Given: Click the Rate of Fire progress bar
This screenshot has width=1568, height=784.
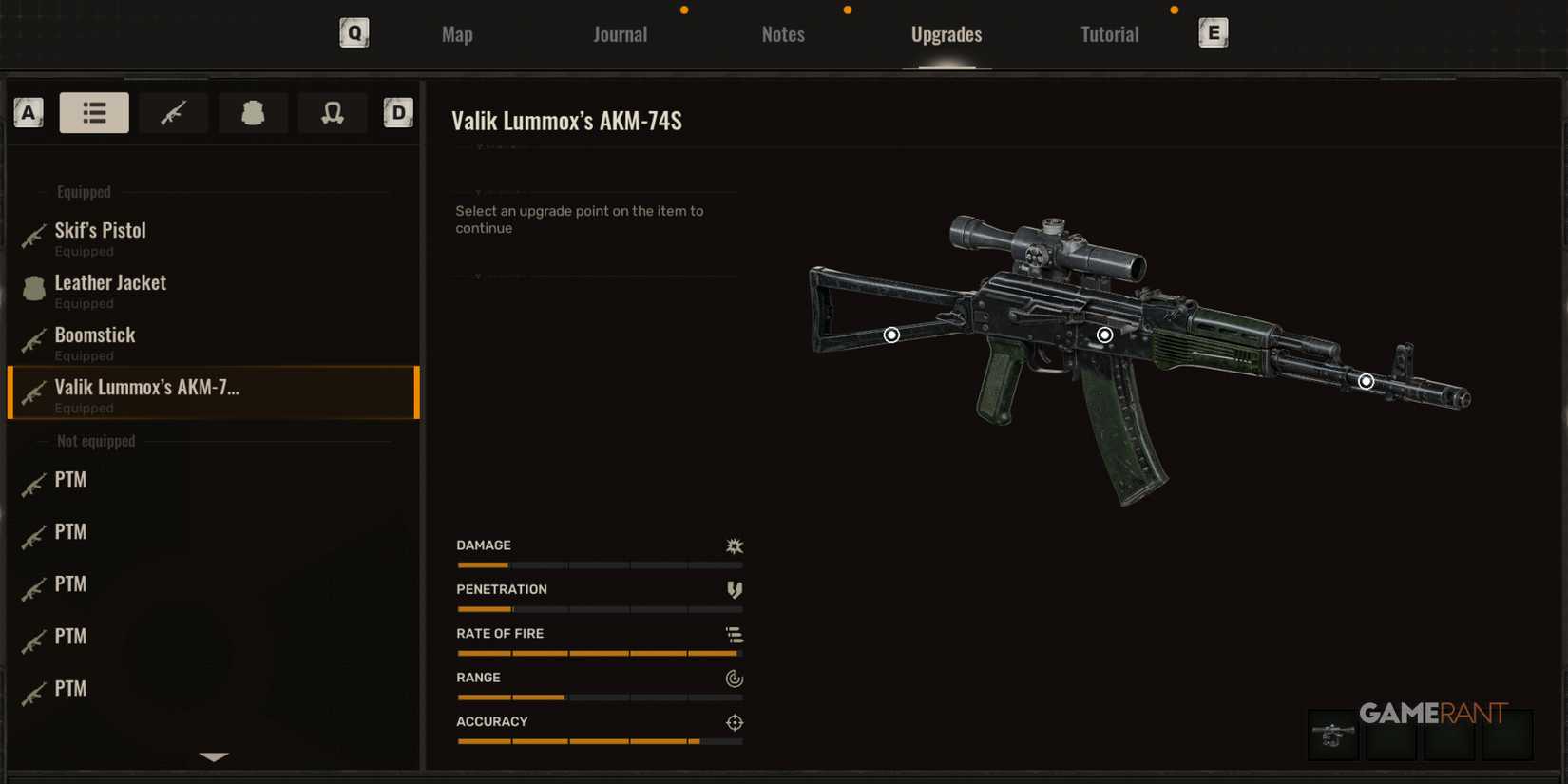Looking at the screenshot, I should coord(598,653).
